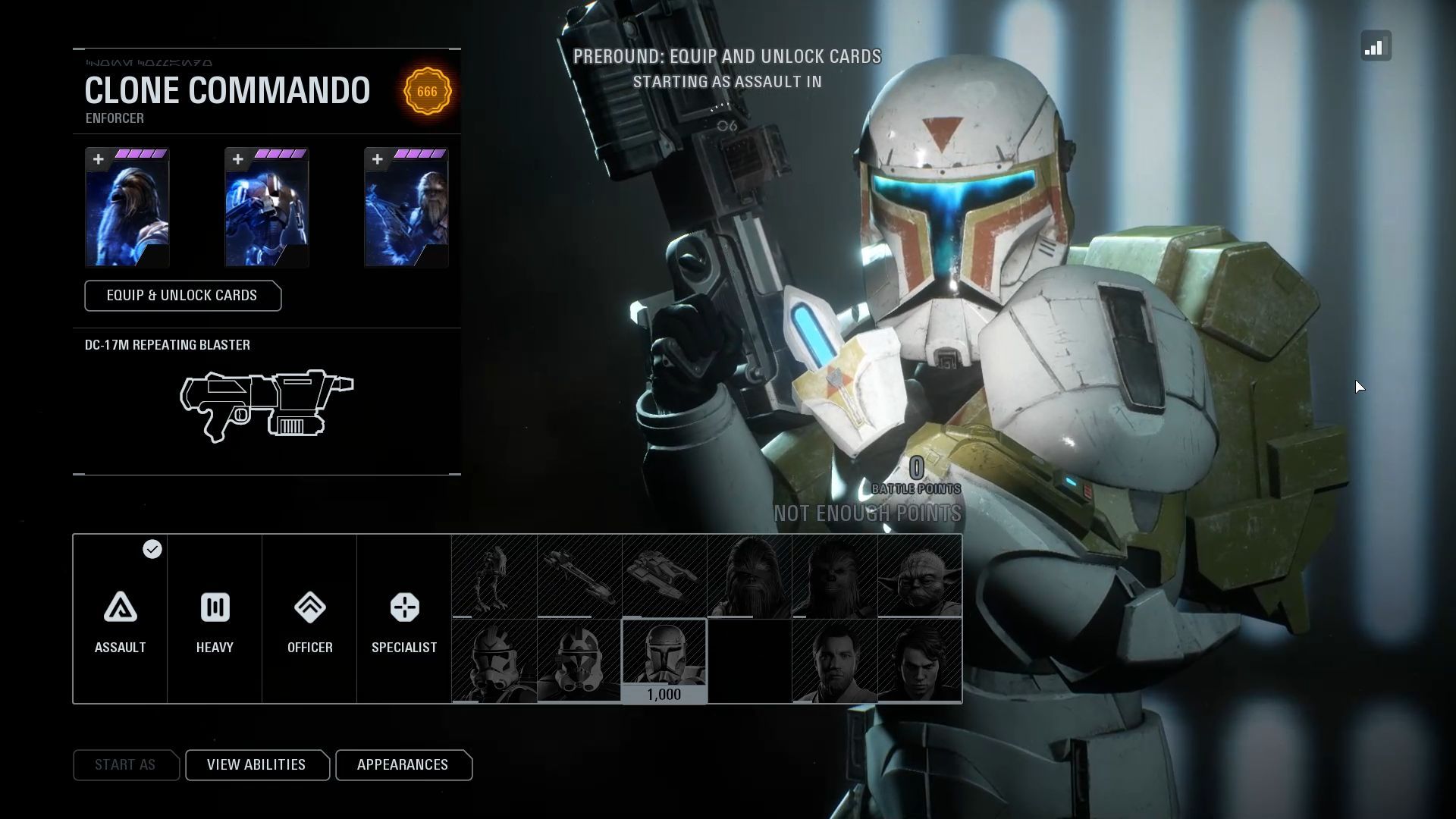This screenshot has height=819, width=1456.
Task: Switch to the Heavy class
Action: click(215, 619)
